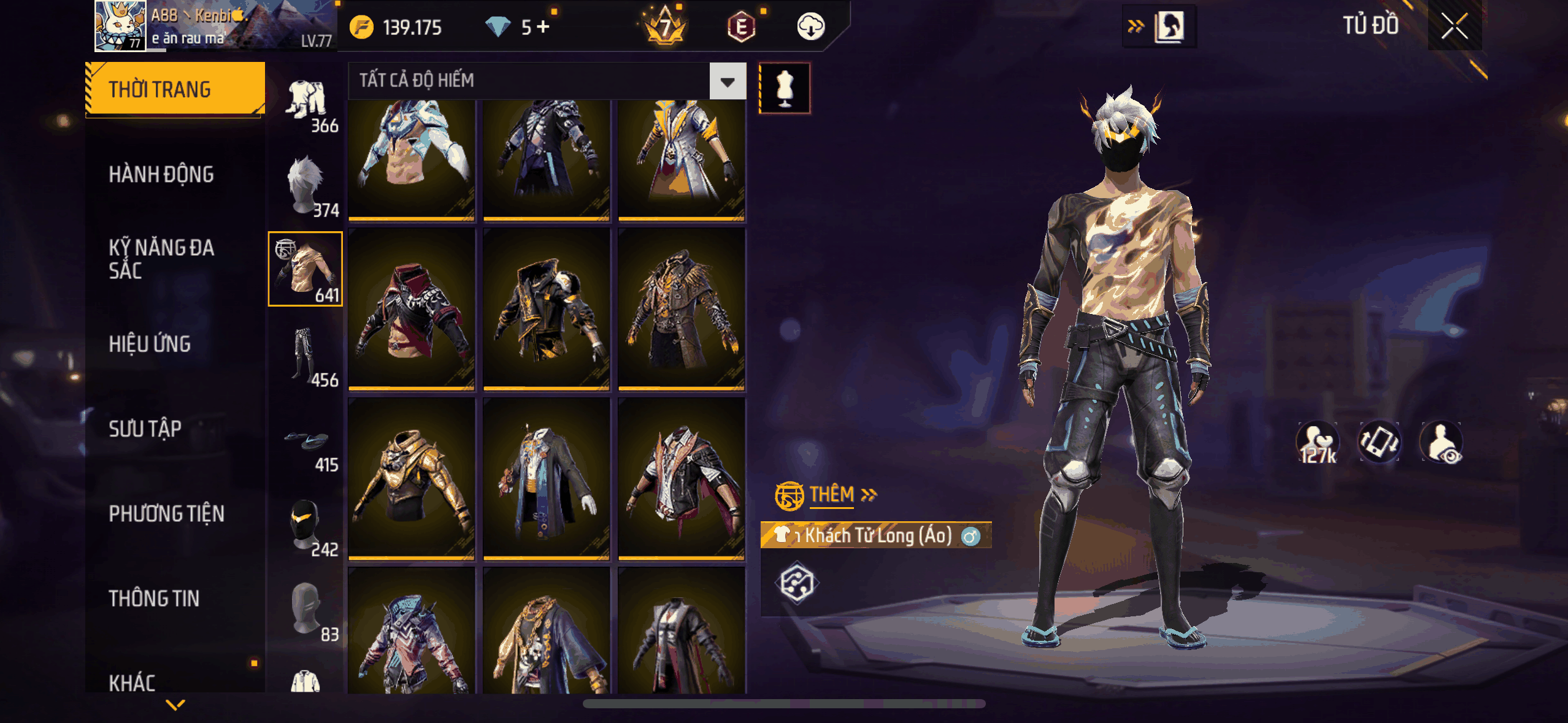Screen dimensions: 1568x723
Task: Switch to the Thông Tin tab
Action: pos(154,598)
